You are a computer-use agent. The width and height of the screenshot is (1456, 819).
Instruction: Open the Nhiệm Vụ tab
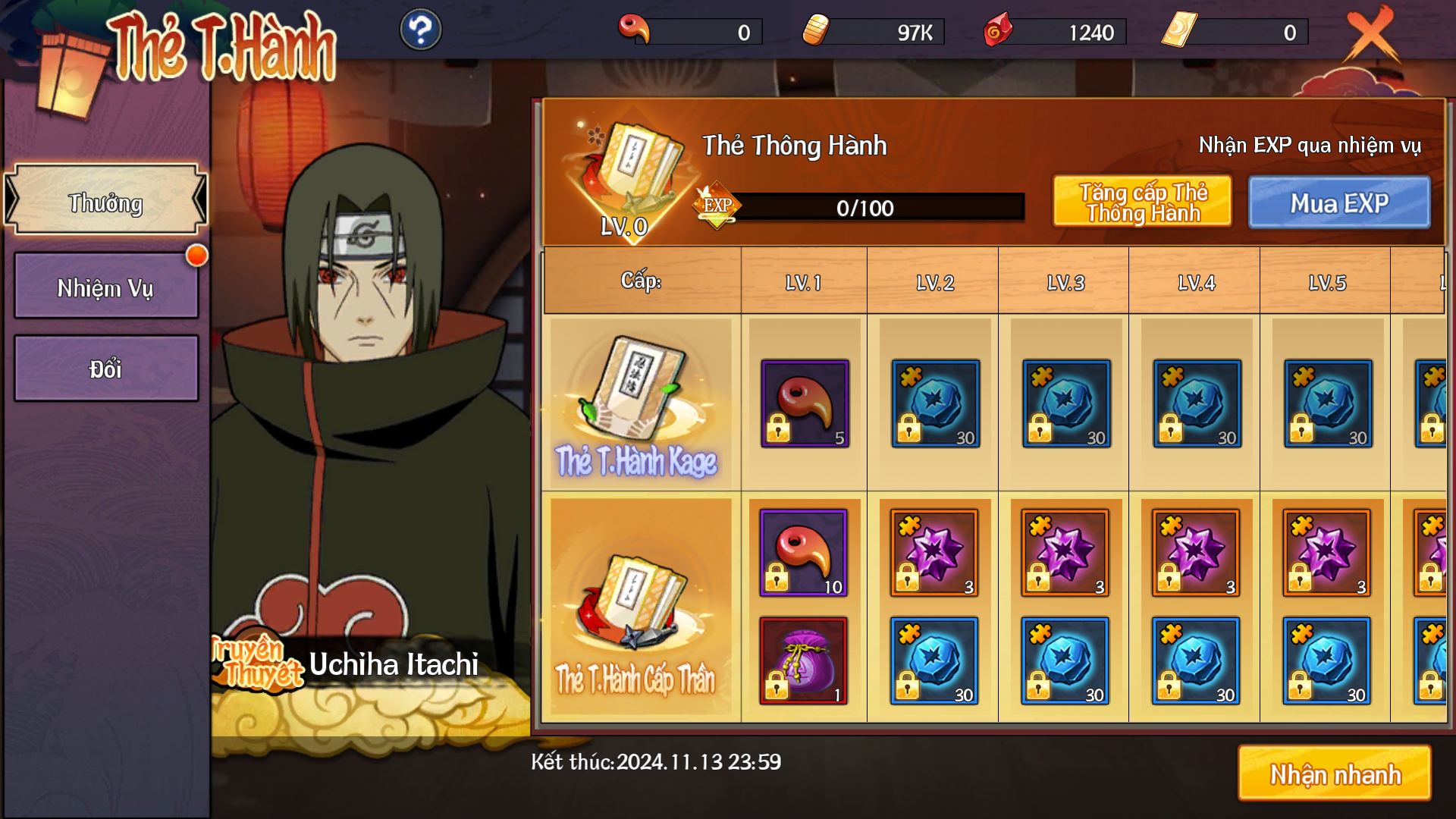(x=105, y=286)
